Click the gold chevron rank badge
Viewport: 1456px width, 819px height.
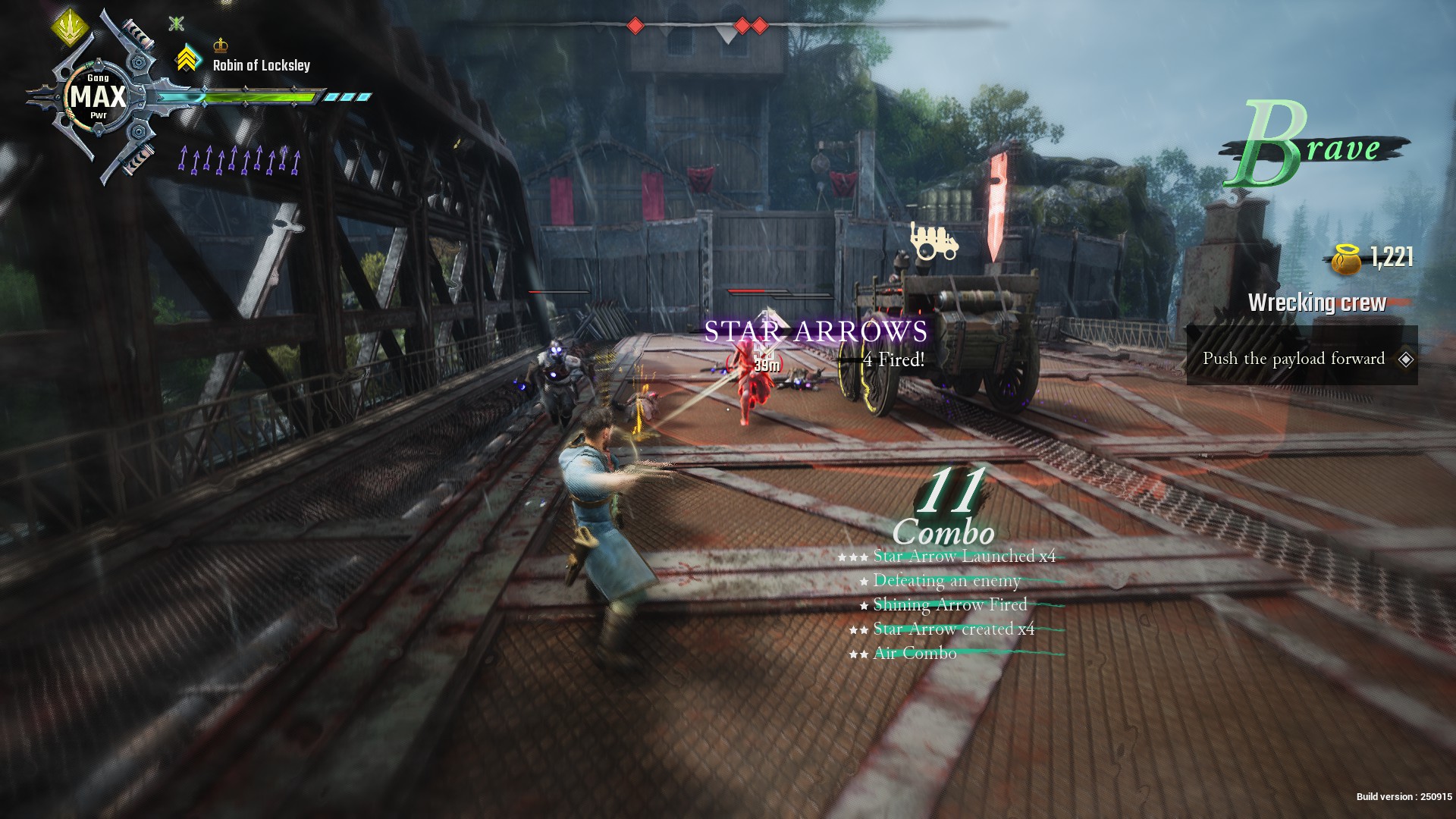(187, 58)
